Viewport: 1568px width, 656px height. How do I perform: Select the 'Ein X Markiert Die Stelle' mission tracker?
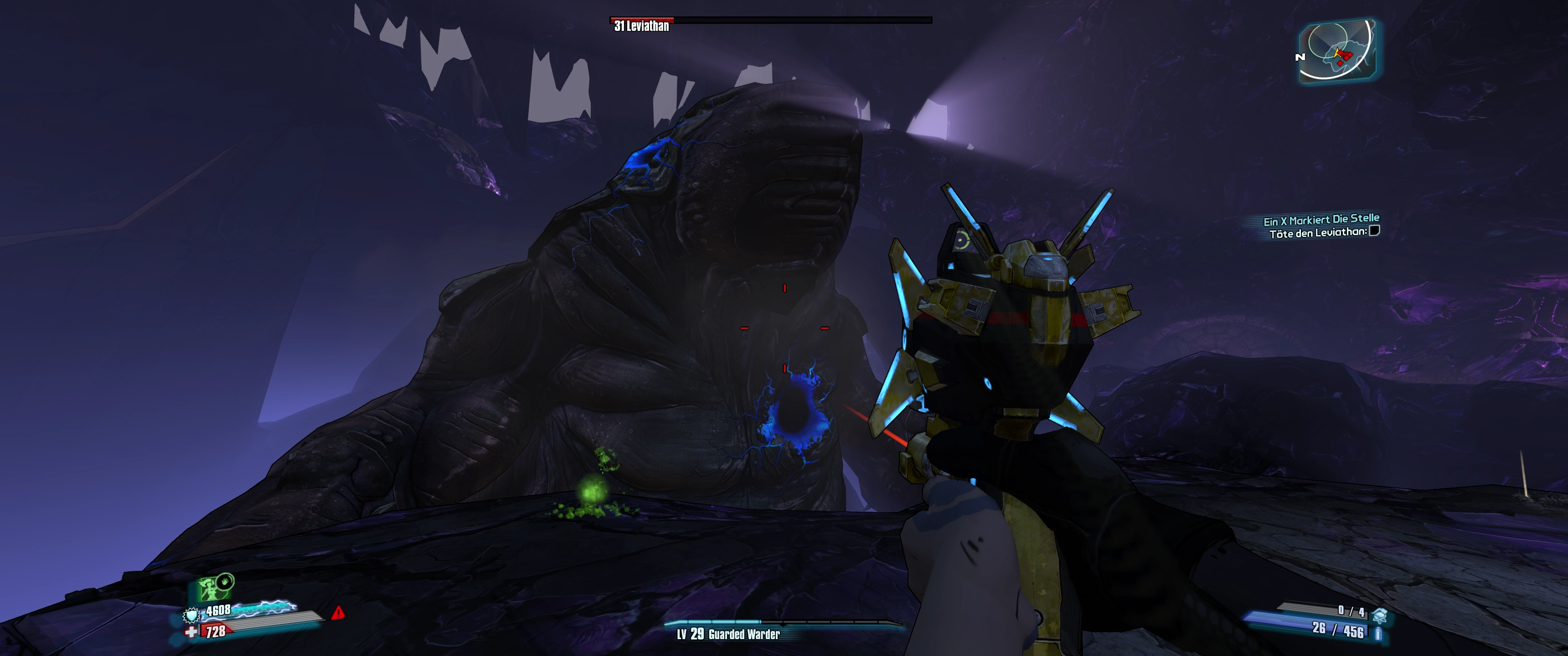[1321, 219]
